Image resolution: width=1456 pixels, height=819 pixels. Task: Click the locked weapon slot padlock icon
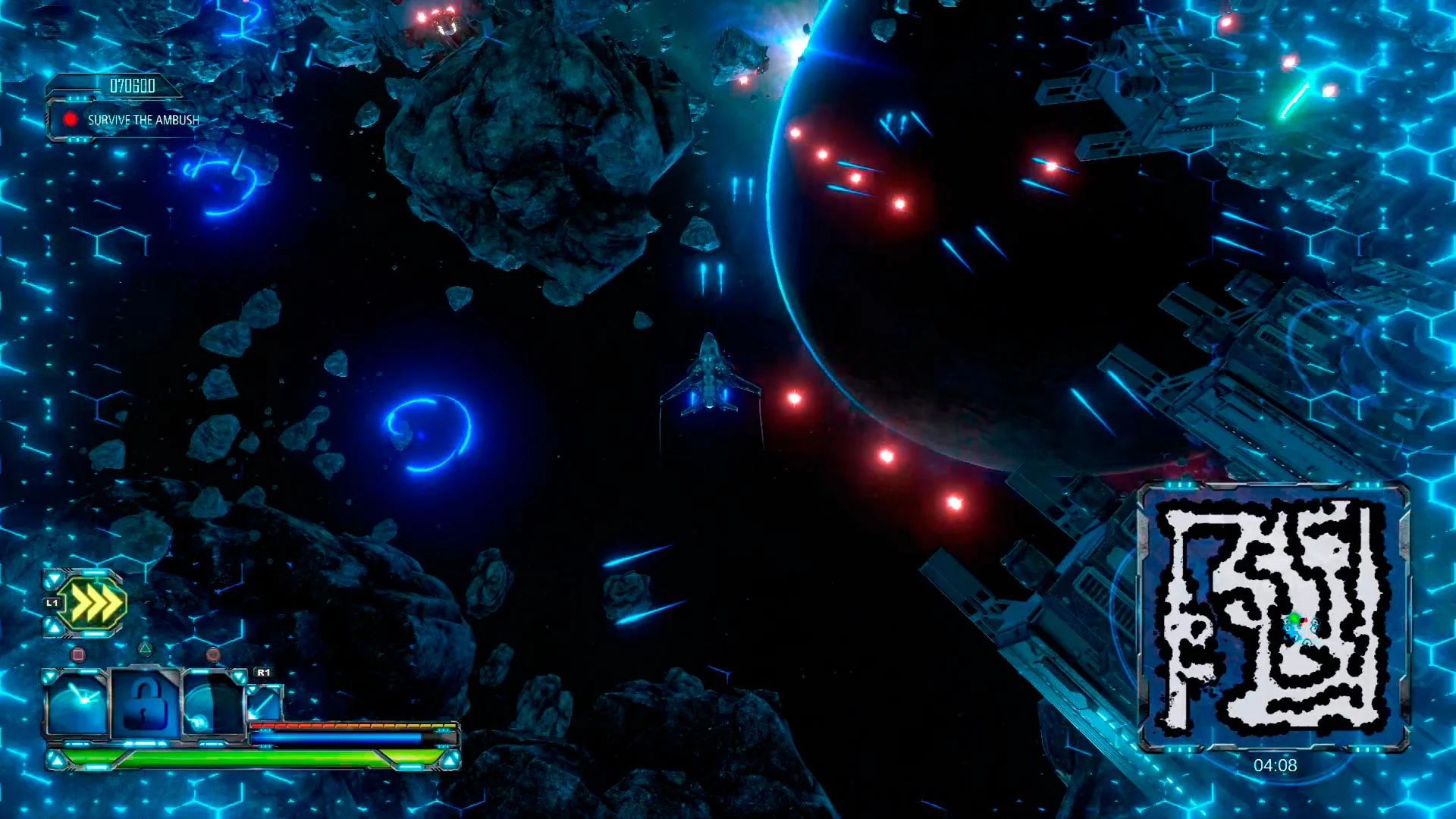[x=144, y=701]
